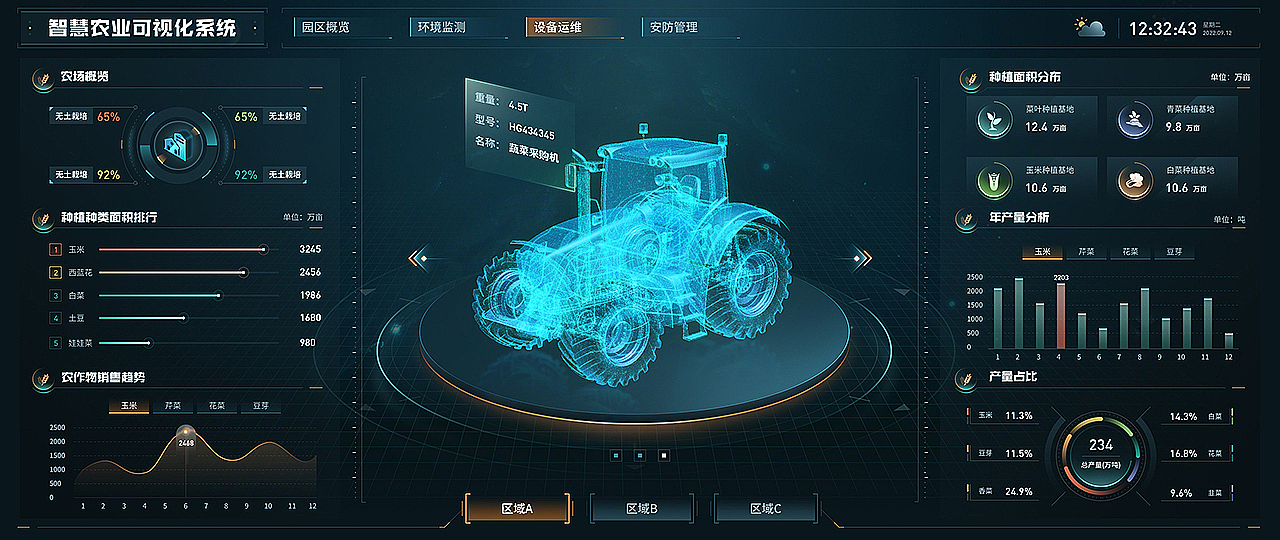Go to the 安防管理 tab
Screen dimensions: 1280x540
click(673, 28)
